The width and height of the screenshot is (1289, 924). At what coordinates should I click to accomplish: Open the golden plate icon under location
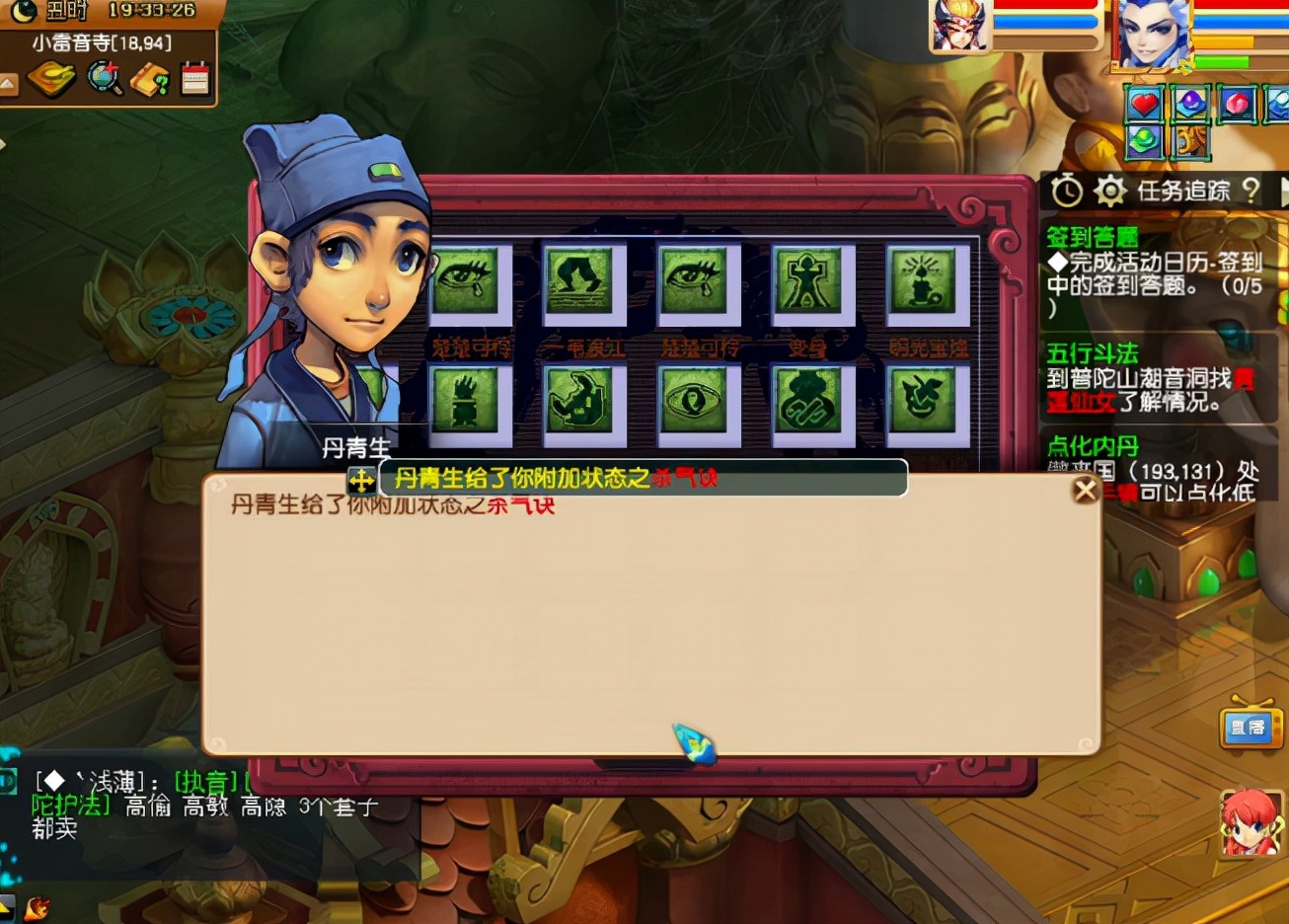pyautogui.click(x=51, y=79)
